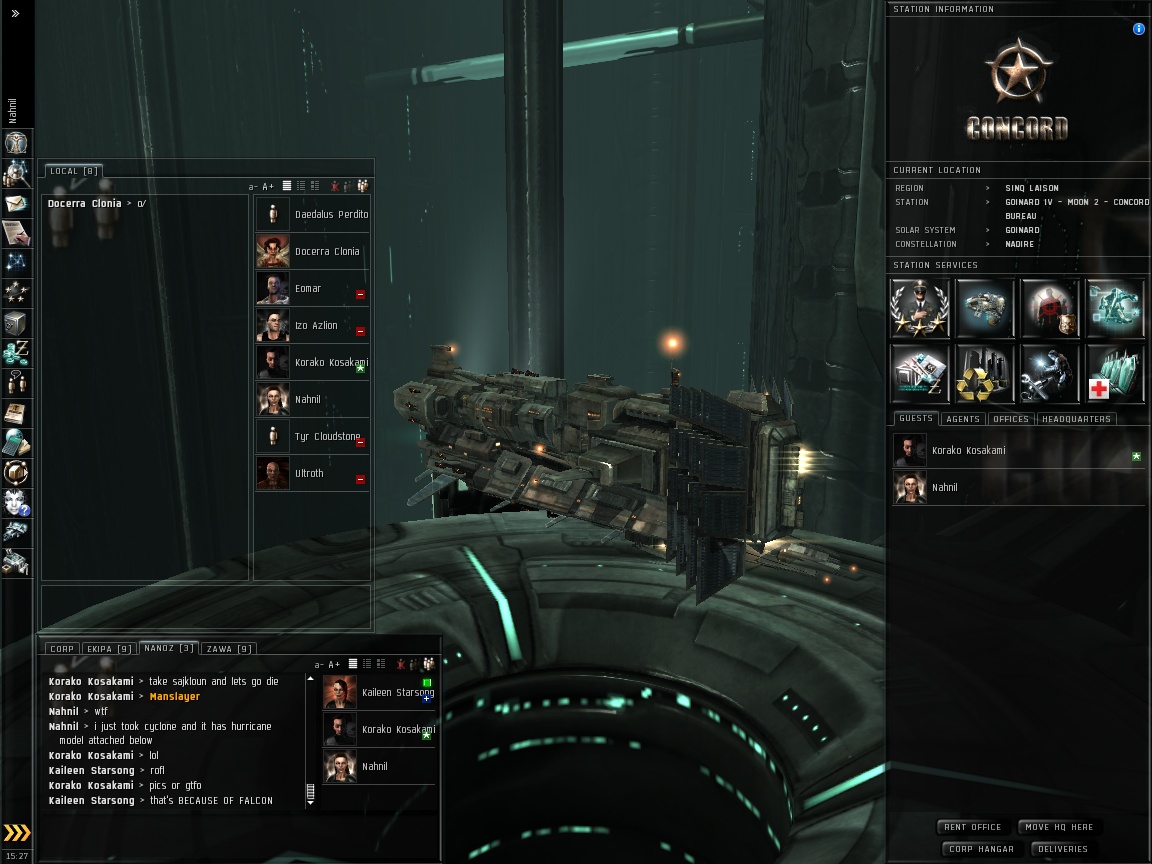Image resolution: width=1152 pixels, height=864 pixels.
Task: Select Korako Kosakami in station guests list
Action: (968, 451)
